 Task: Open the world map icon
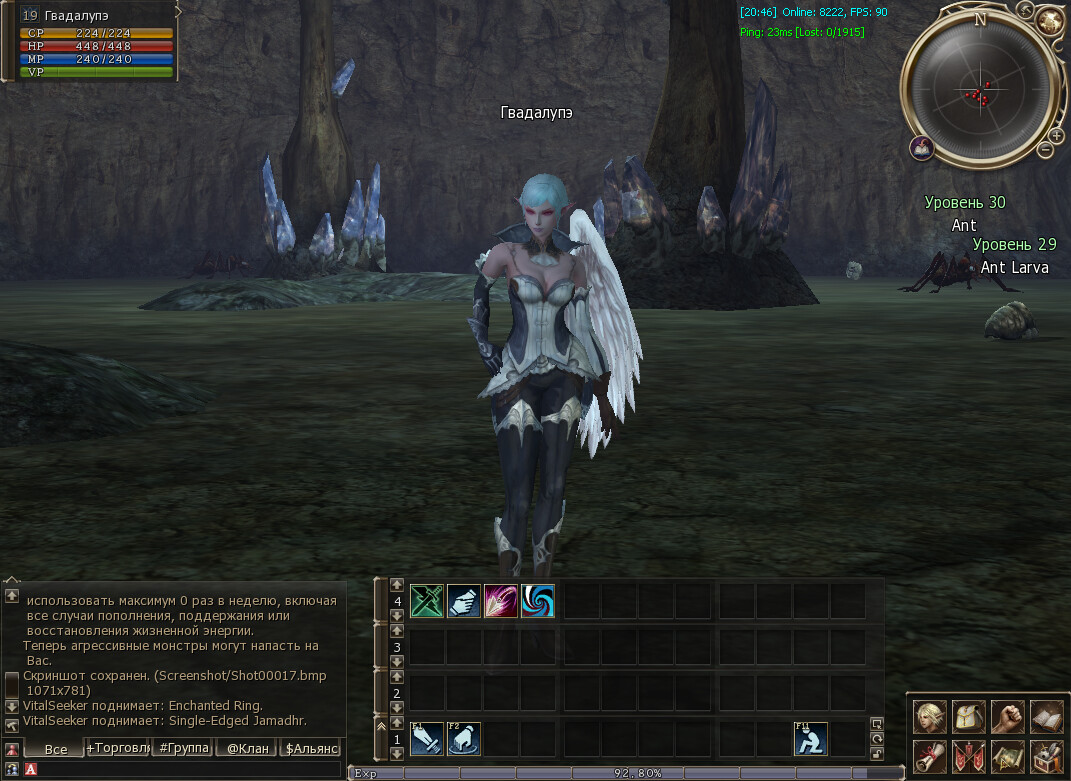pyautogui.click(x=1007, y=756)
